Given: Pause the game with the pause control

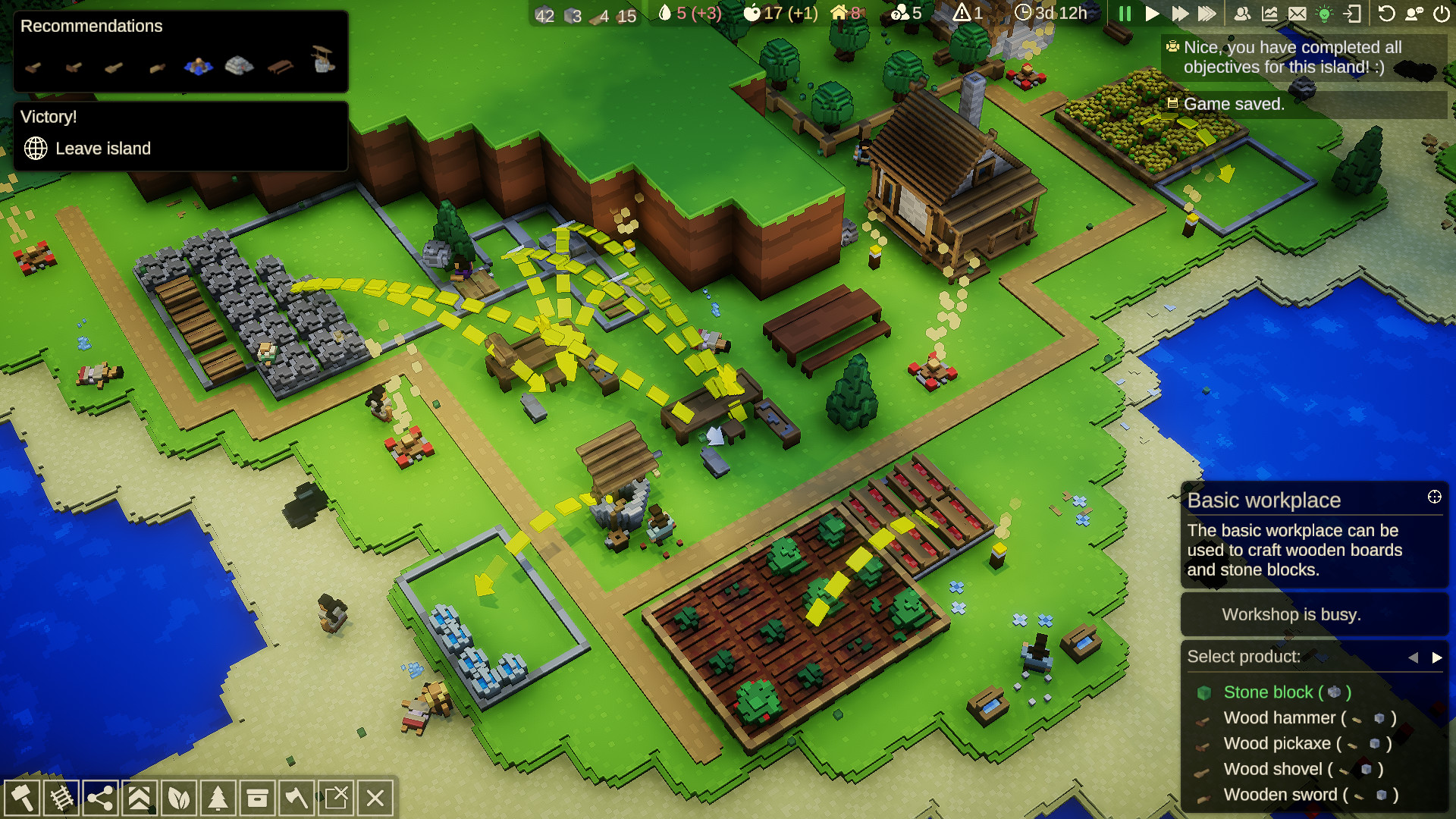Looking at the screenshot, I should [x=1125, y=14].
